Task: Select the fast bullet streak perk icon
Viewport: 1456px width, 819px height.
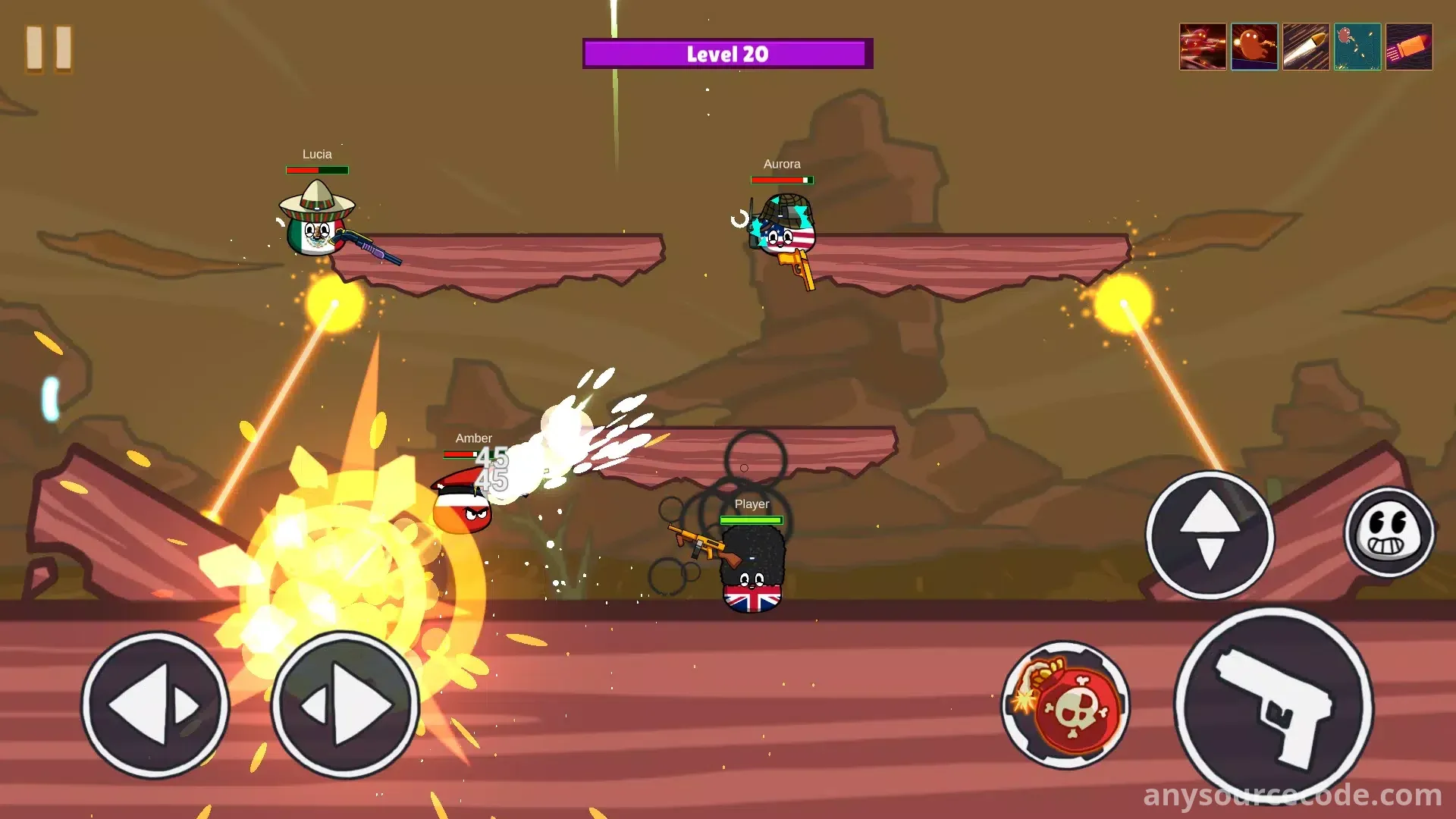Action: click(x=1306, y=47)
